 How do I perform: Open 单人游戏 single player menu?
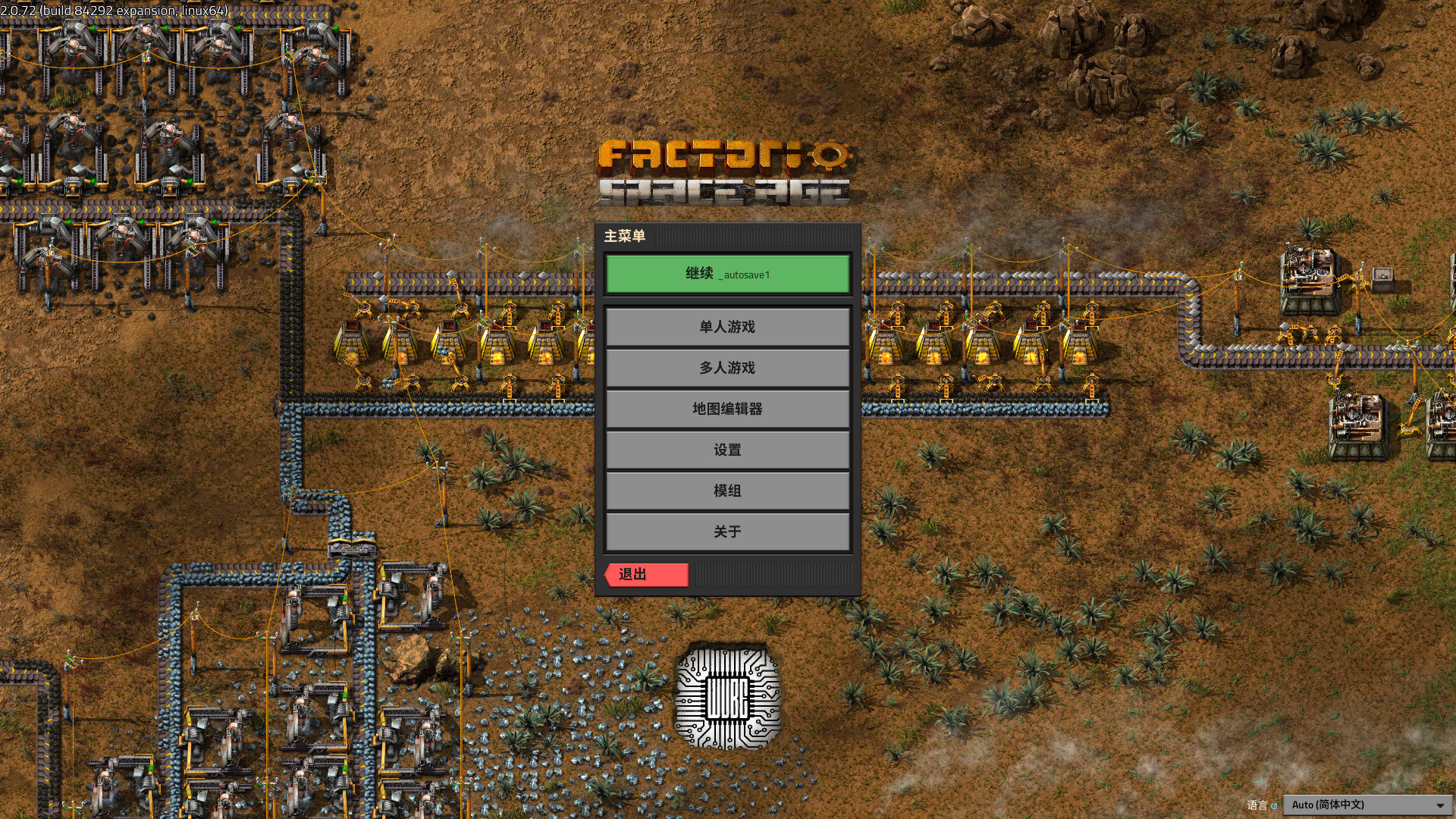click(727, 327)
